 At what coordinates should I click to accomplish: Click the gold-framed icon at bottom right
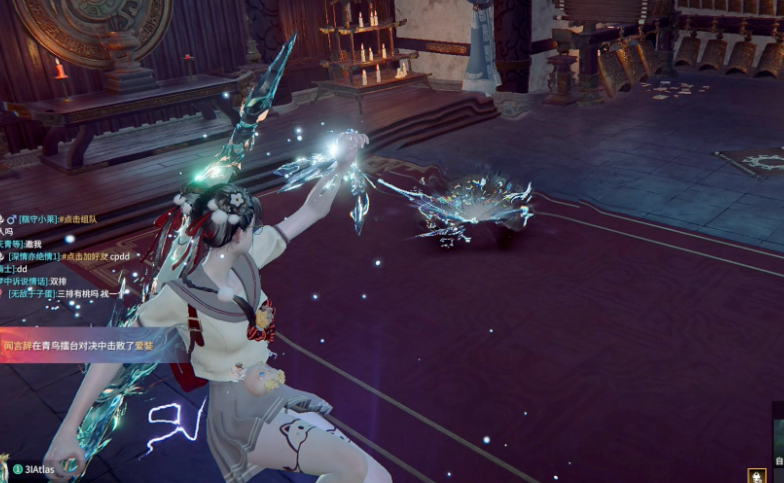coord(757,475)
